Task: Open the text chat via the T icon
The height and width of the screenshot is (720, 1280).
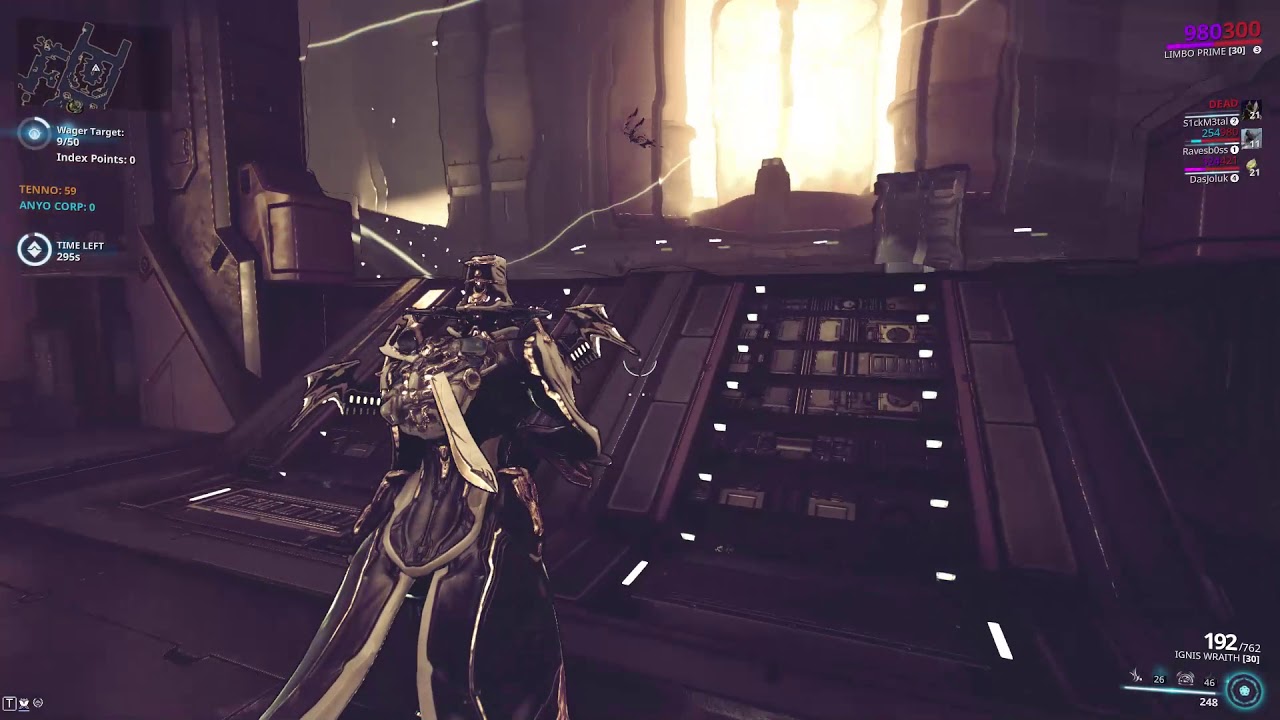Action: click(10, 703)
